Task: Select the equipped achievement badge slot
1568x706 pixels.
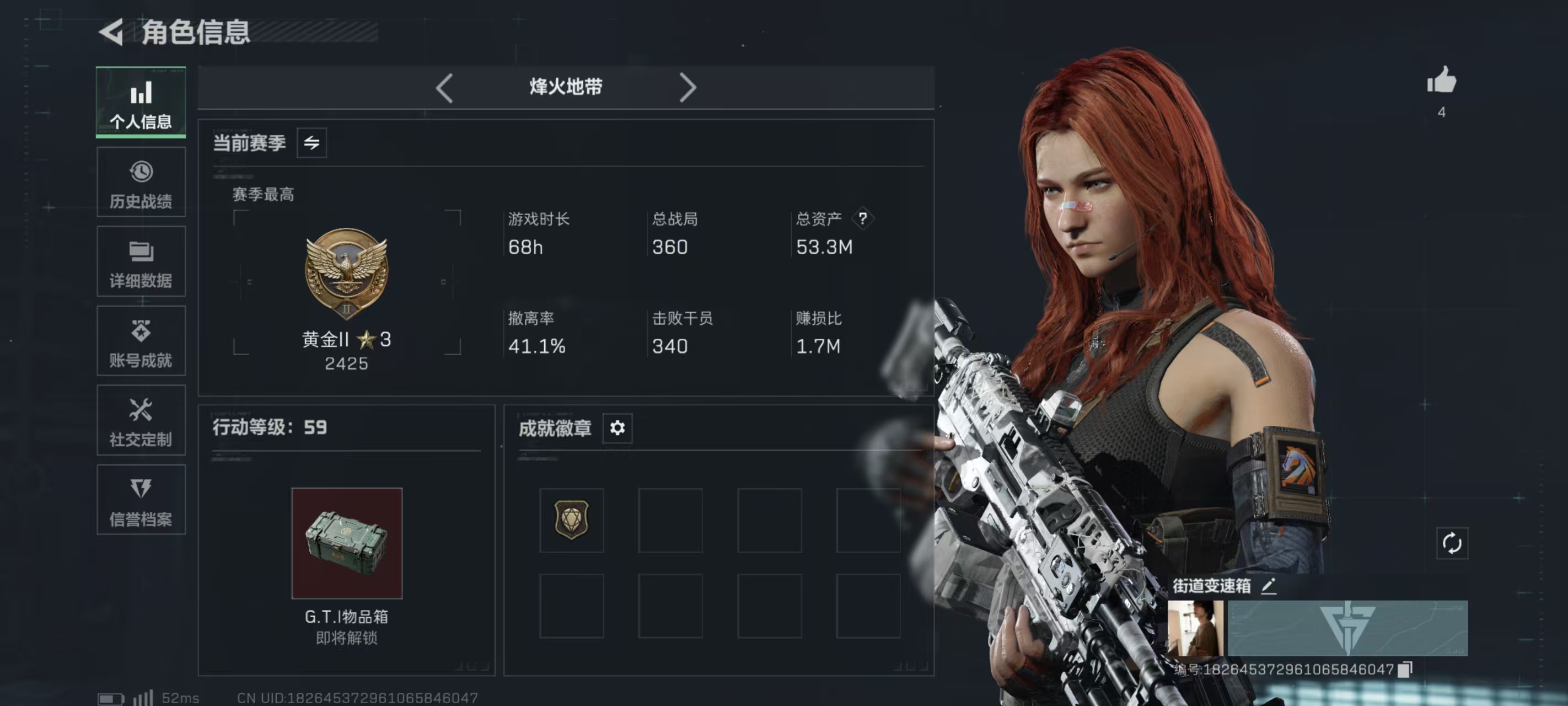Action: point(572,520)
